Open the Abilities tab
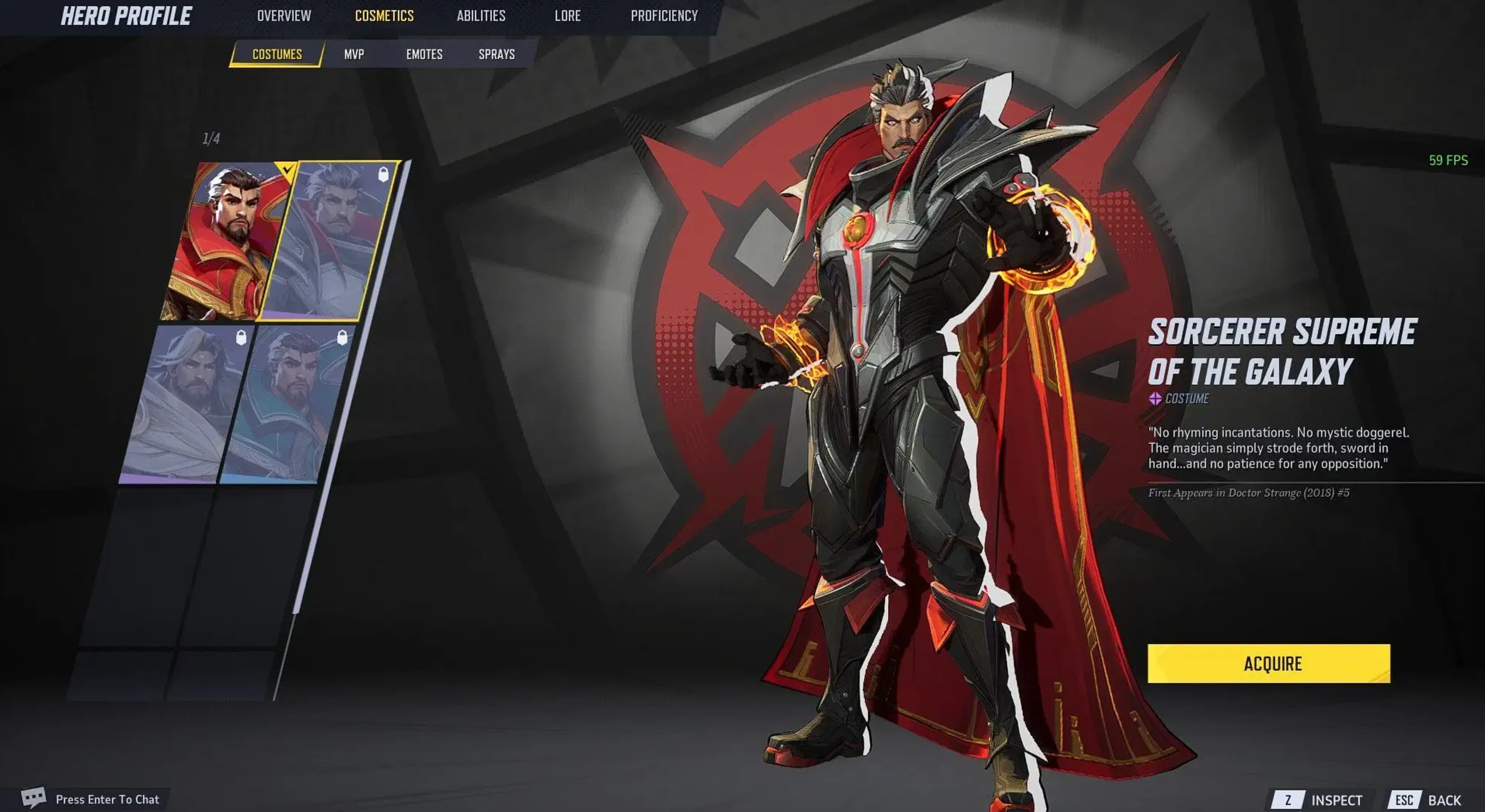Image resolution: width=1485 pixels, height=812 pixels. tap(481, 16)
